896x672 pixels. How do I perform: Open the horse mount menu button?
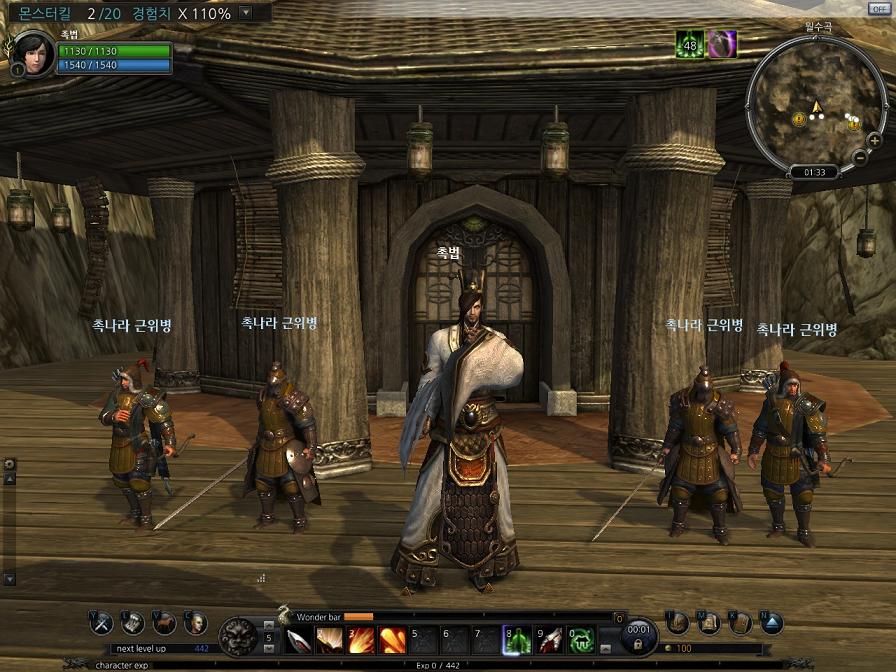coord(164,623)
